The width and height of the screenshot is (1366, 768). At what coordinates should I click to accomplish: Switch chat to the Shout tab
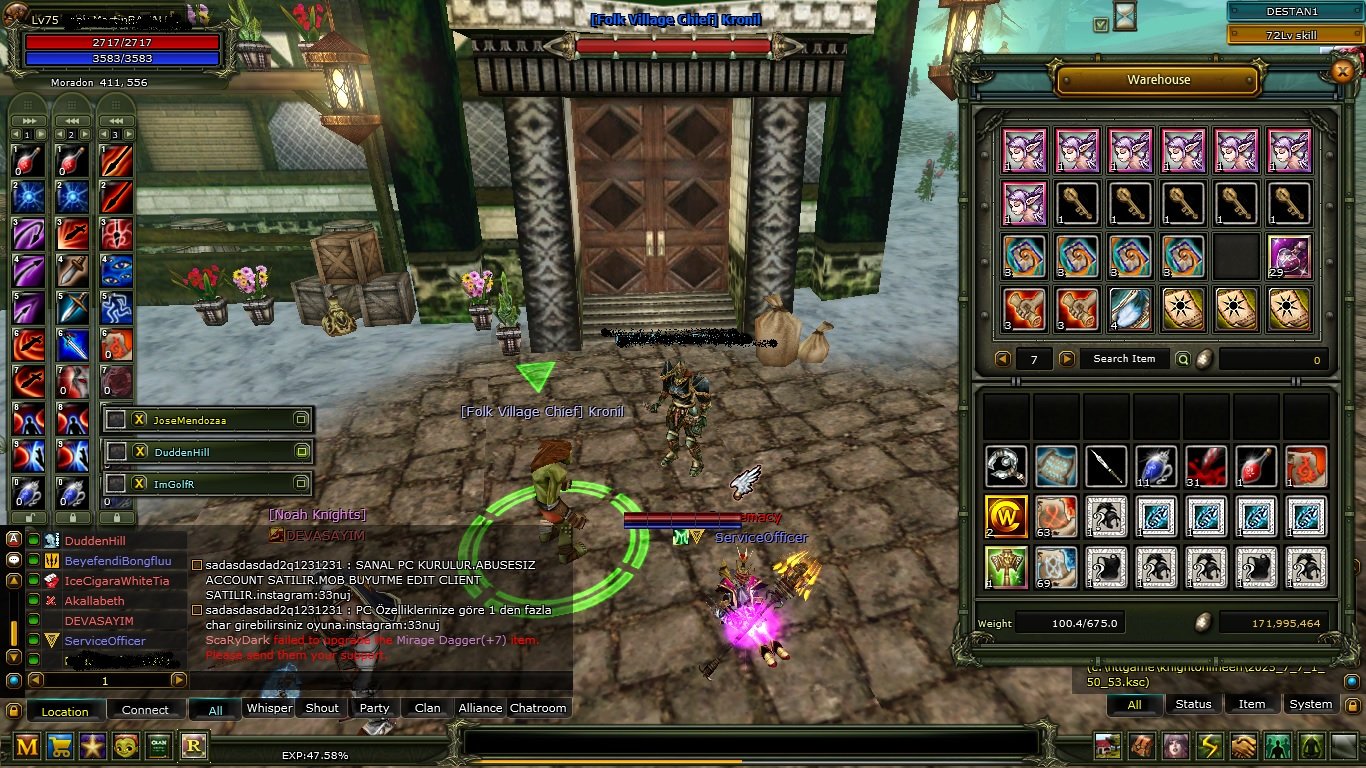tap(322, 708)
